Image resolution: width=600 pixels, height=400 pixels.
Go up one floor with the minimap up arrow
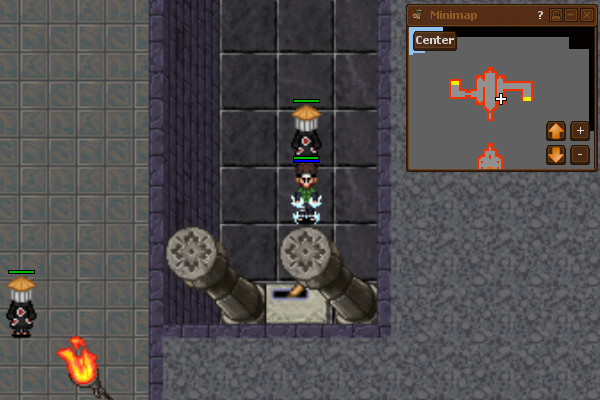[x=556, y=130]
